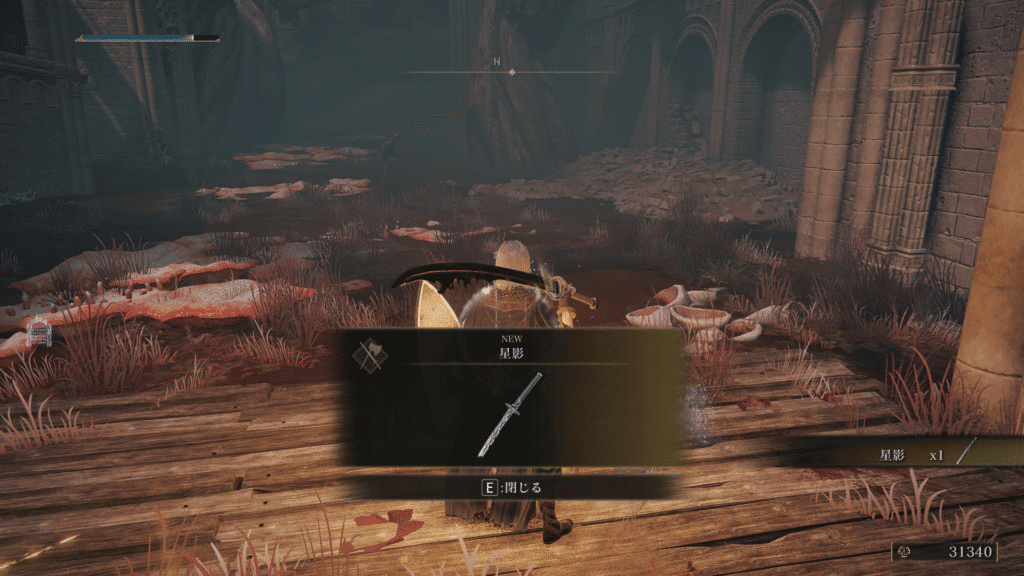Image resolution: width=1024 pixels, height=576 pixels.
Task: Select the crossed-weapons icon in the item popup
Action: tap(370, 354)
